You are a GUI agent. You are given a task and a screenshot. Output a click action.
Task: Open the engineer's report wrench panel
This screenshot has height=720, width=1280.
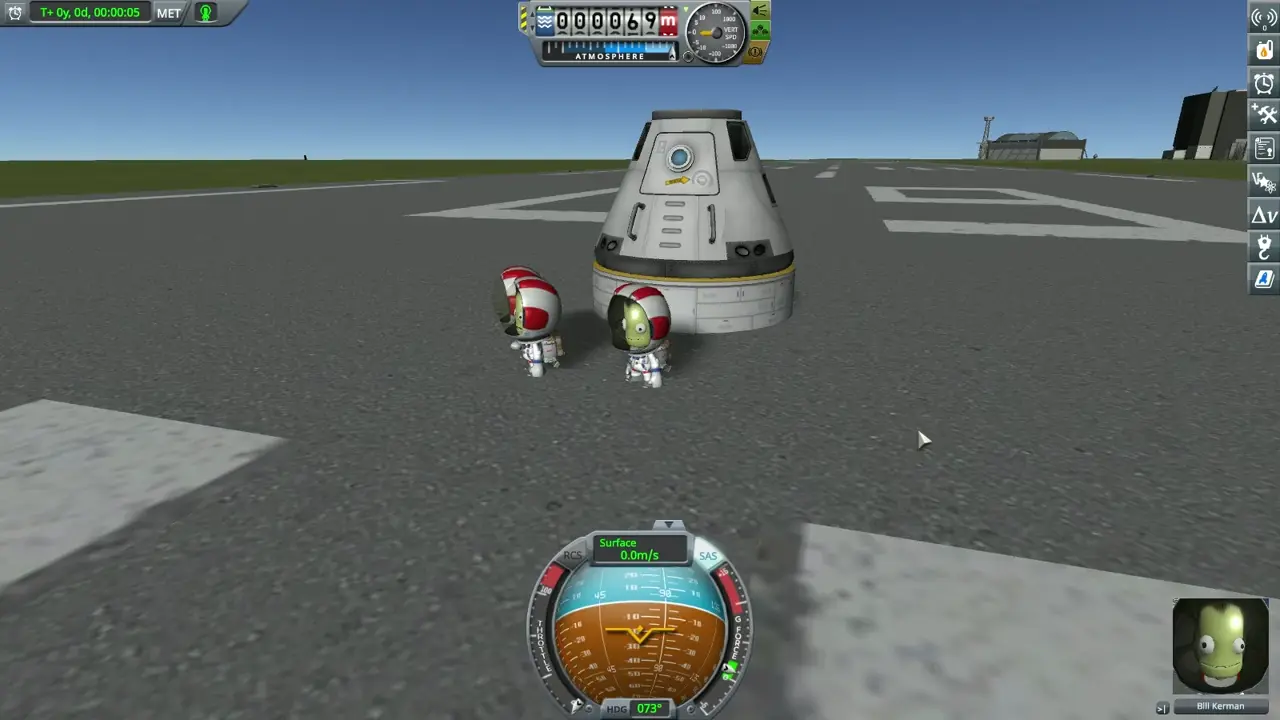(1263, 115)
